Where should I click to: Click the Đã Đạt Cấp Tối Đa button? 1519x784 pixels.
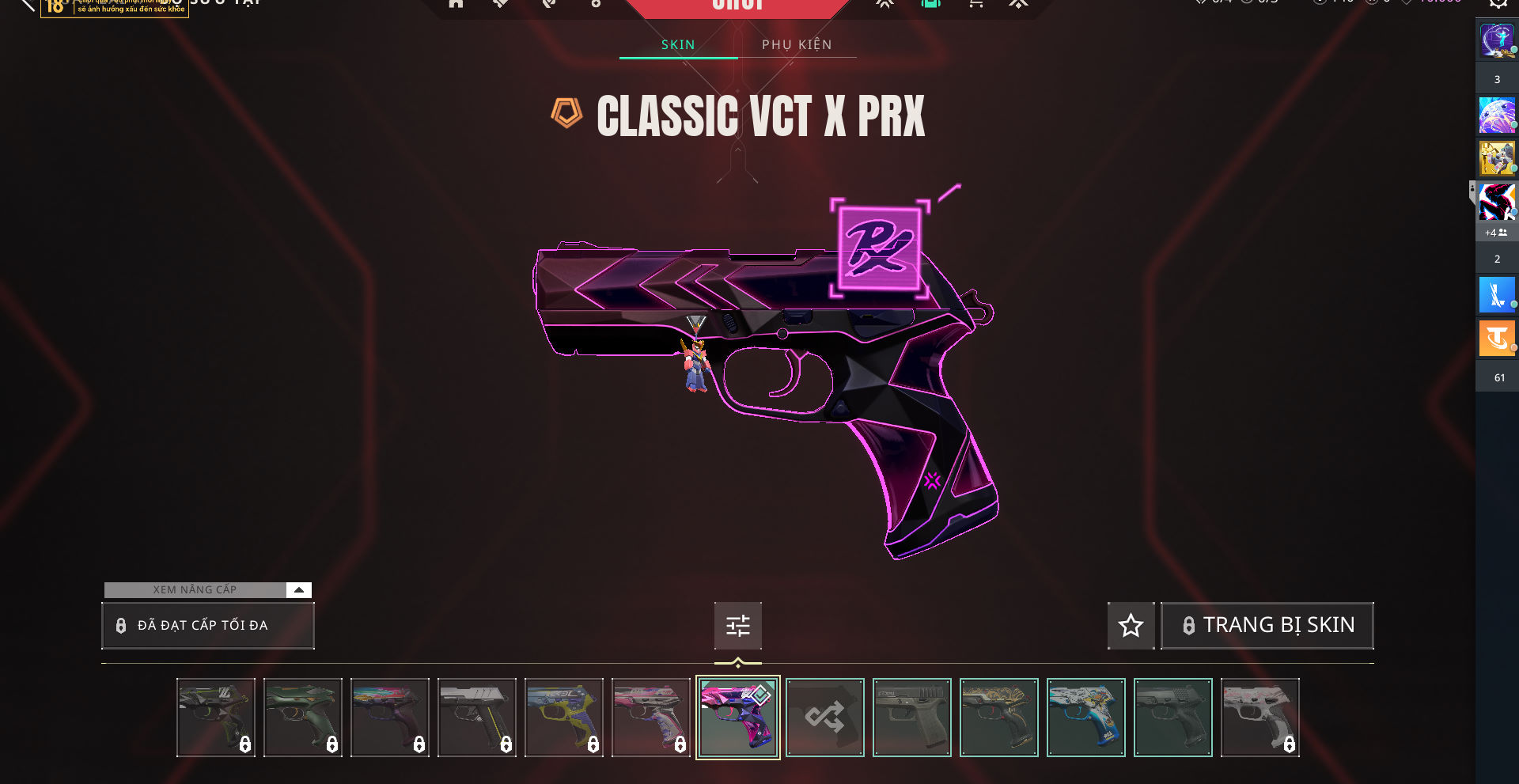coord(208,626)
